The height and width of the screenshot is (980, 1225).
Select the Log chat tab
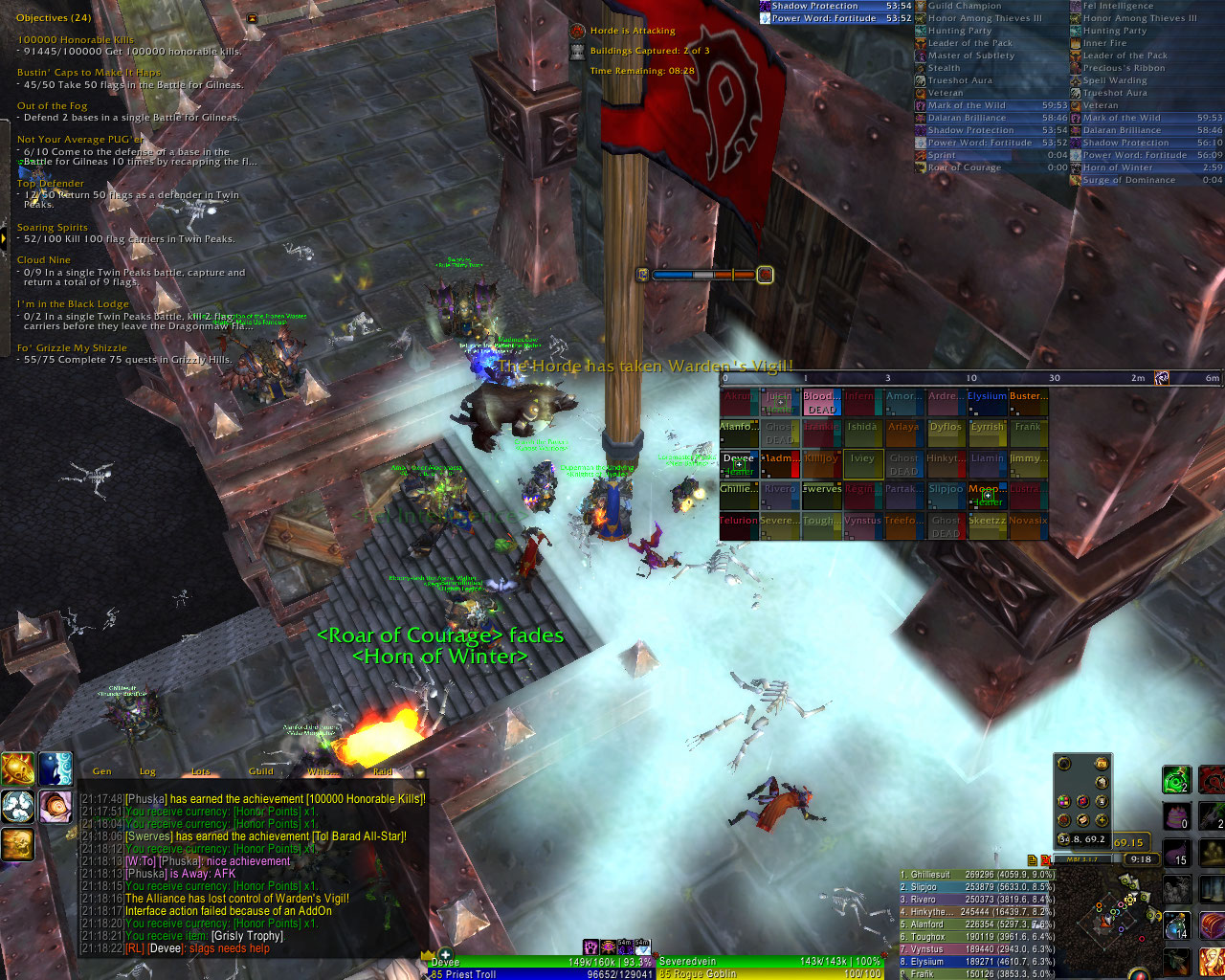147,771
